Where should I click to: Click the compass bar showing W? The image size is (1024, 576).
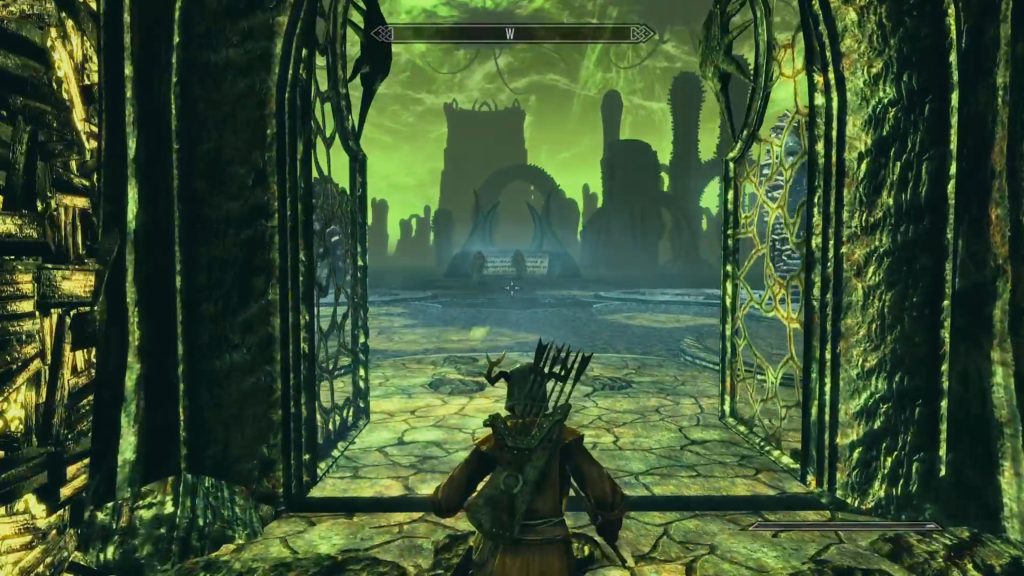511,33
